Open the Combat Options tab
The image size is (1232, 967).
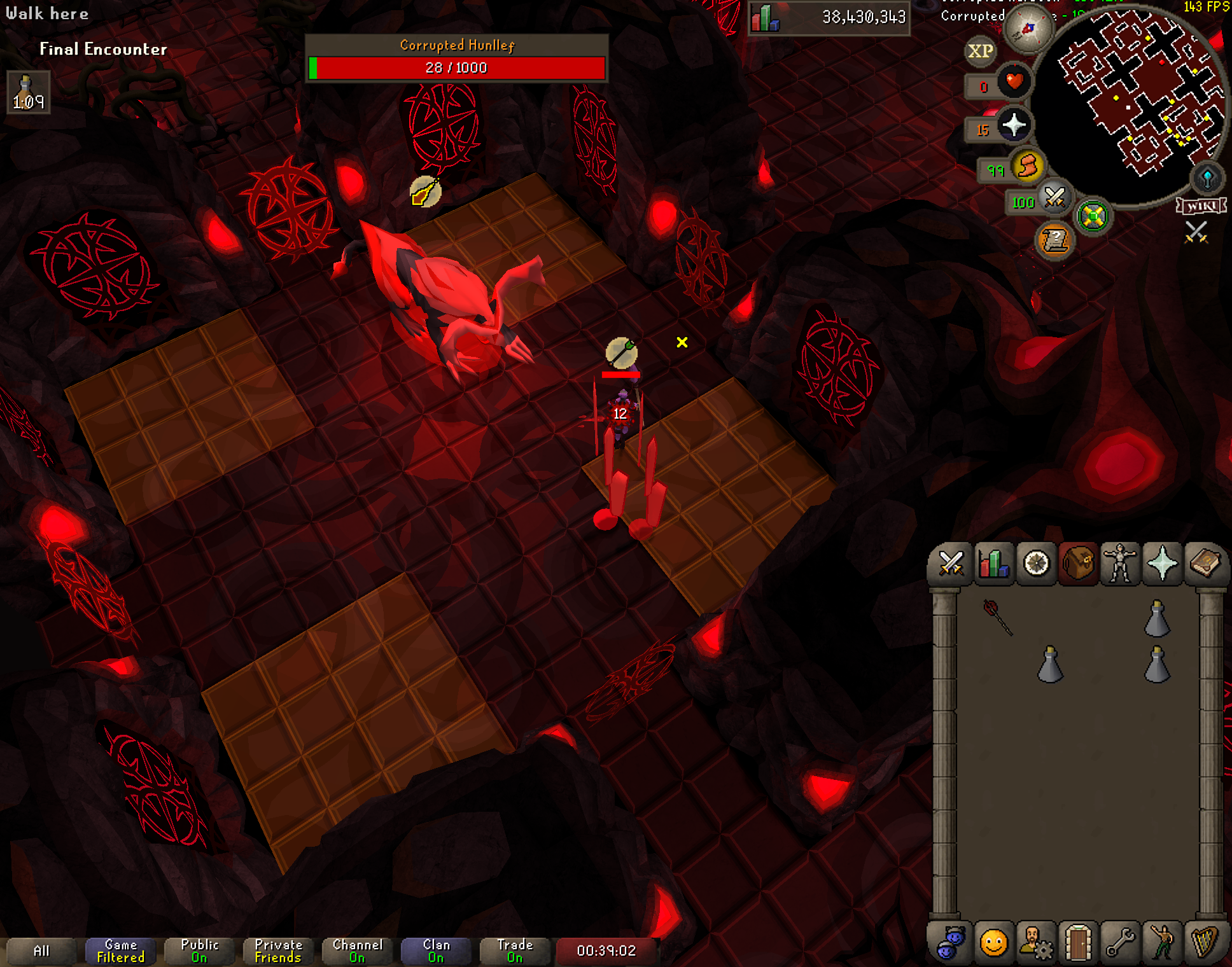coord(951,564)
